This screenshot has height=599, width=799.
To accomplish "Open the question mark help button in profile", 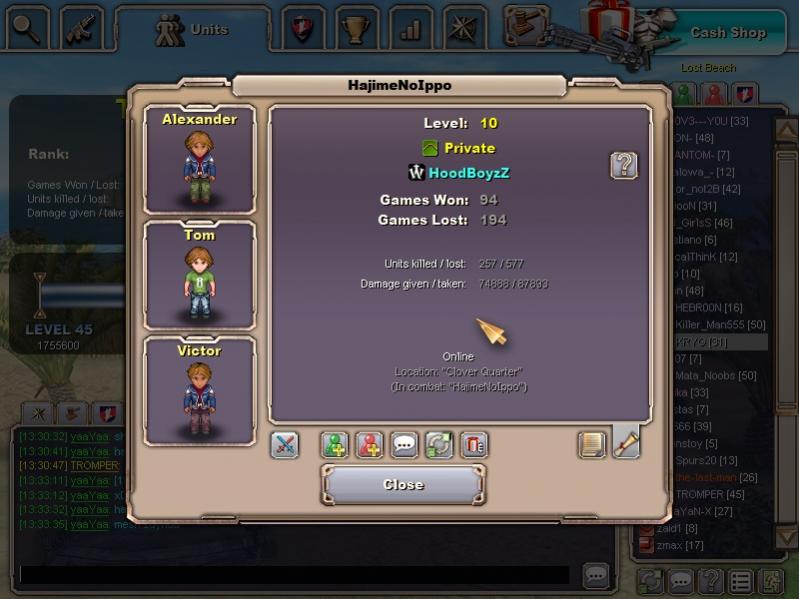I will (x=624, y=165).
